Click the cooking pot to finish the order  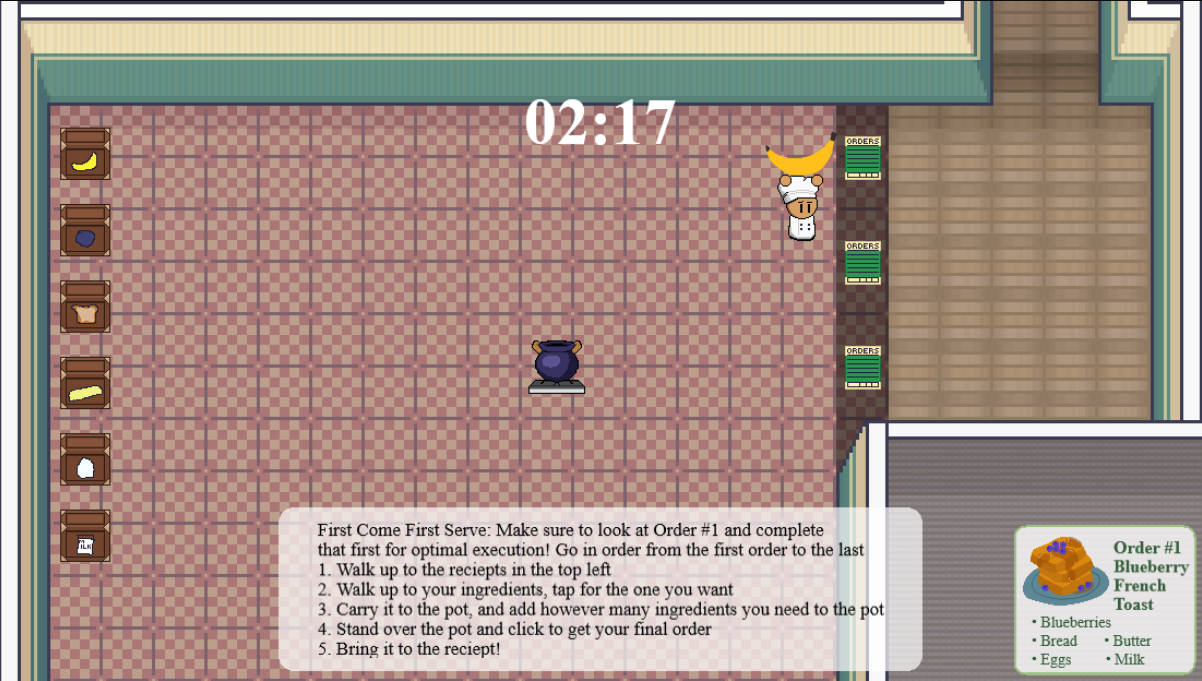point(557,364)
